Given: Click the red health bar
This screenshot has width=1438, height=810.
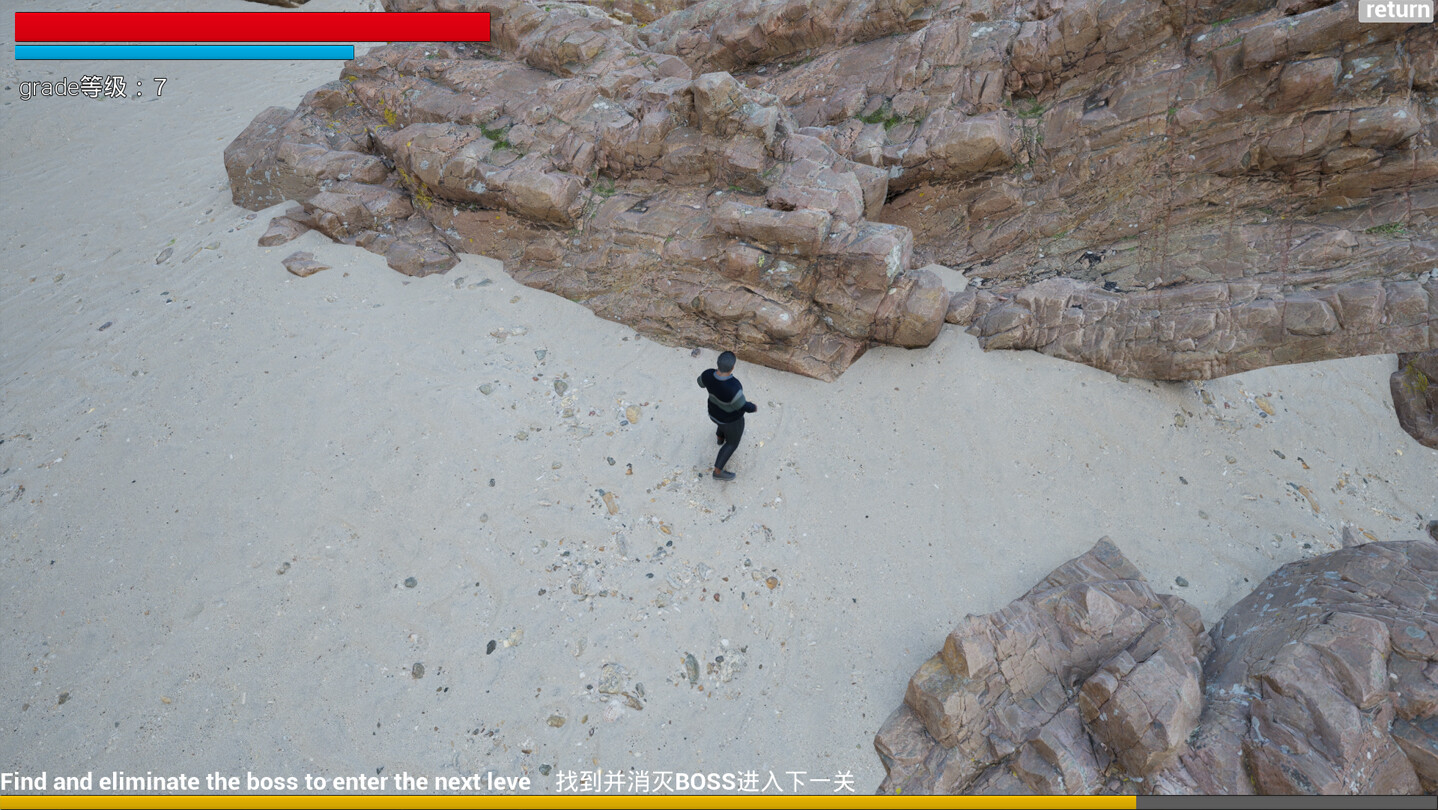Looking at the screenshot, I should click(x=250, y=27).
